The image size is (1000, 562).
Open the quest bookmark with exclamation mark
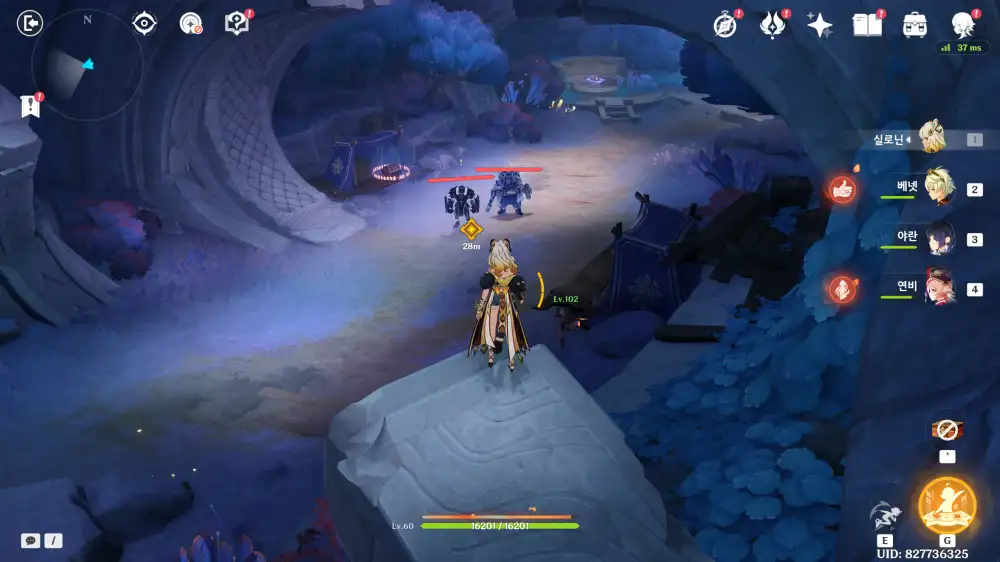29,104
